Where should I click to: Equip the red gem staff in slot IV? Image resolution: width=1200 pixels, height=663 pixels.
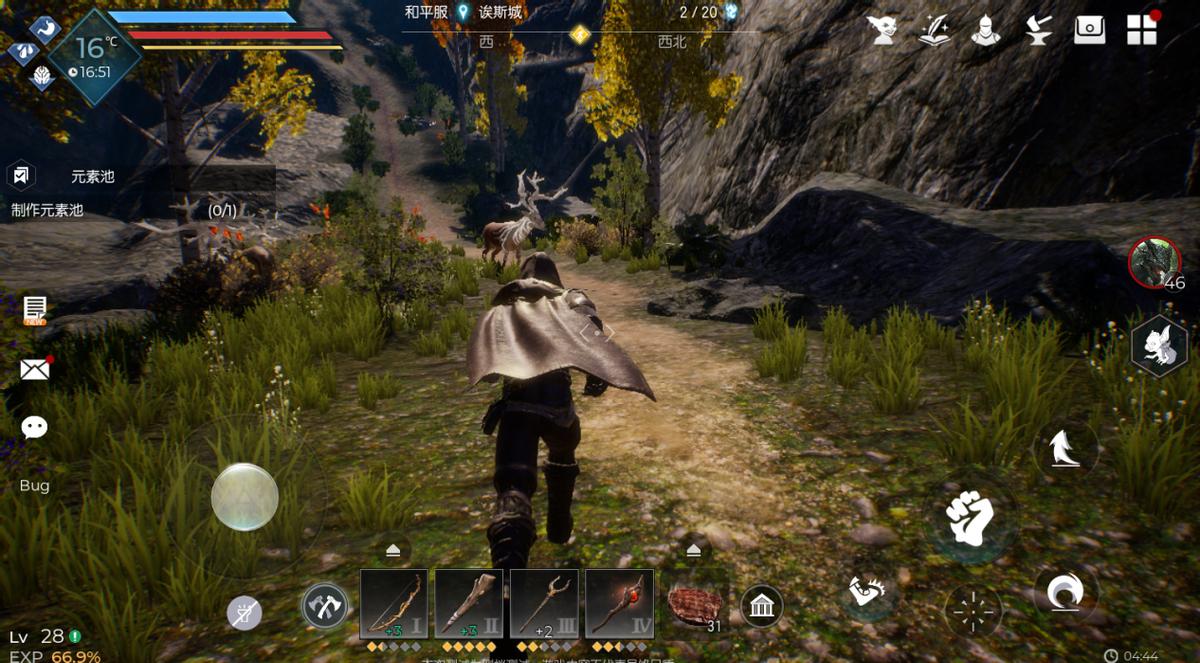pyautogui.click(x=619, y=603)
